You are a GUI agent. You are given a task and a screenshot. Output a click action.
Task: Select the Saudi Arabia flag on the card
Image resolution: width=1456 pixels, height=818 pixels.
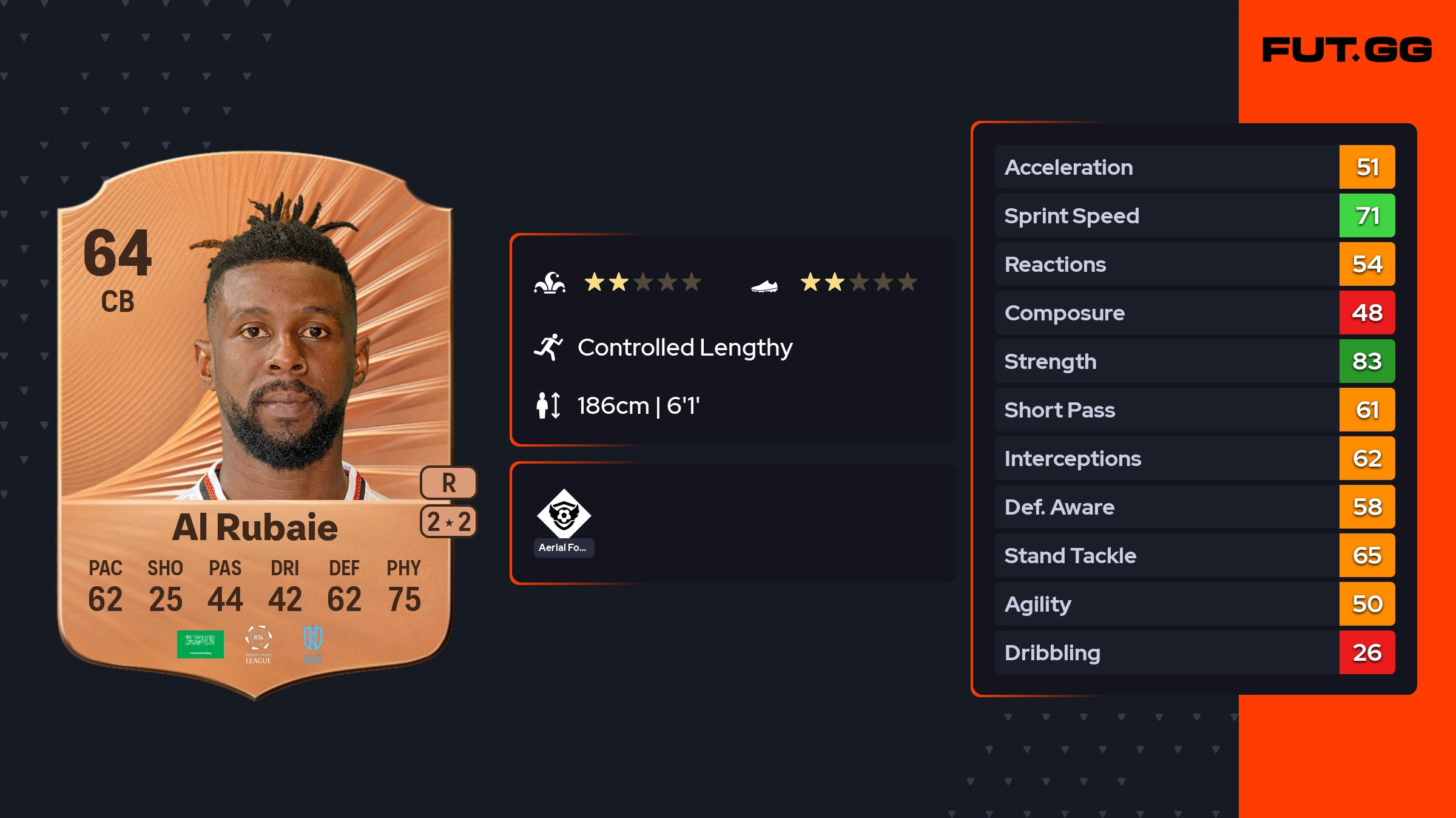click(200, 644)
